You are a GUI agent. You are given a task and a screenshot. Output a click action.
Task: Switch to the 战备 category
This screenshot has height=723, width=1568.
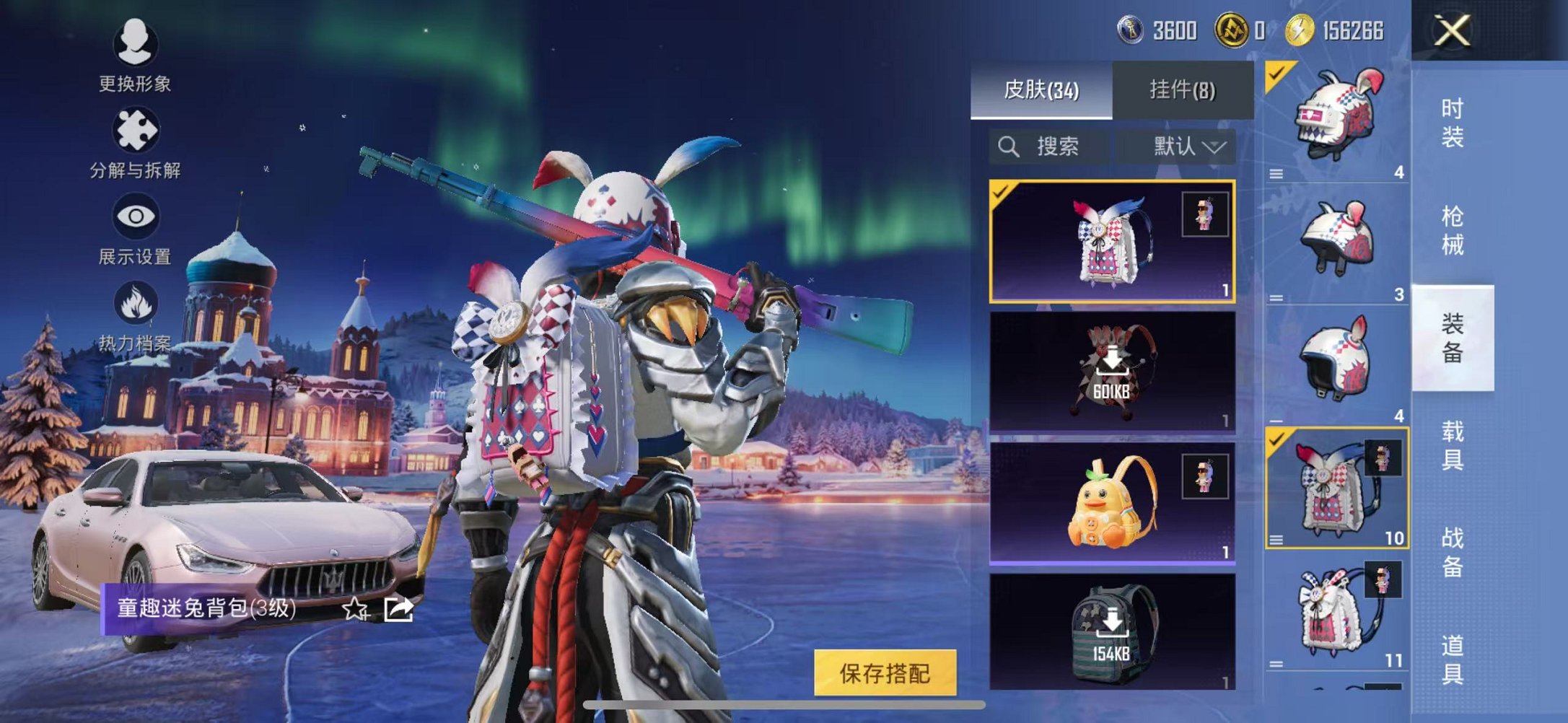(x=1452, y=552)
